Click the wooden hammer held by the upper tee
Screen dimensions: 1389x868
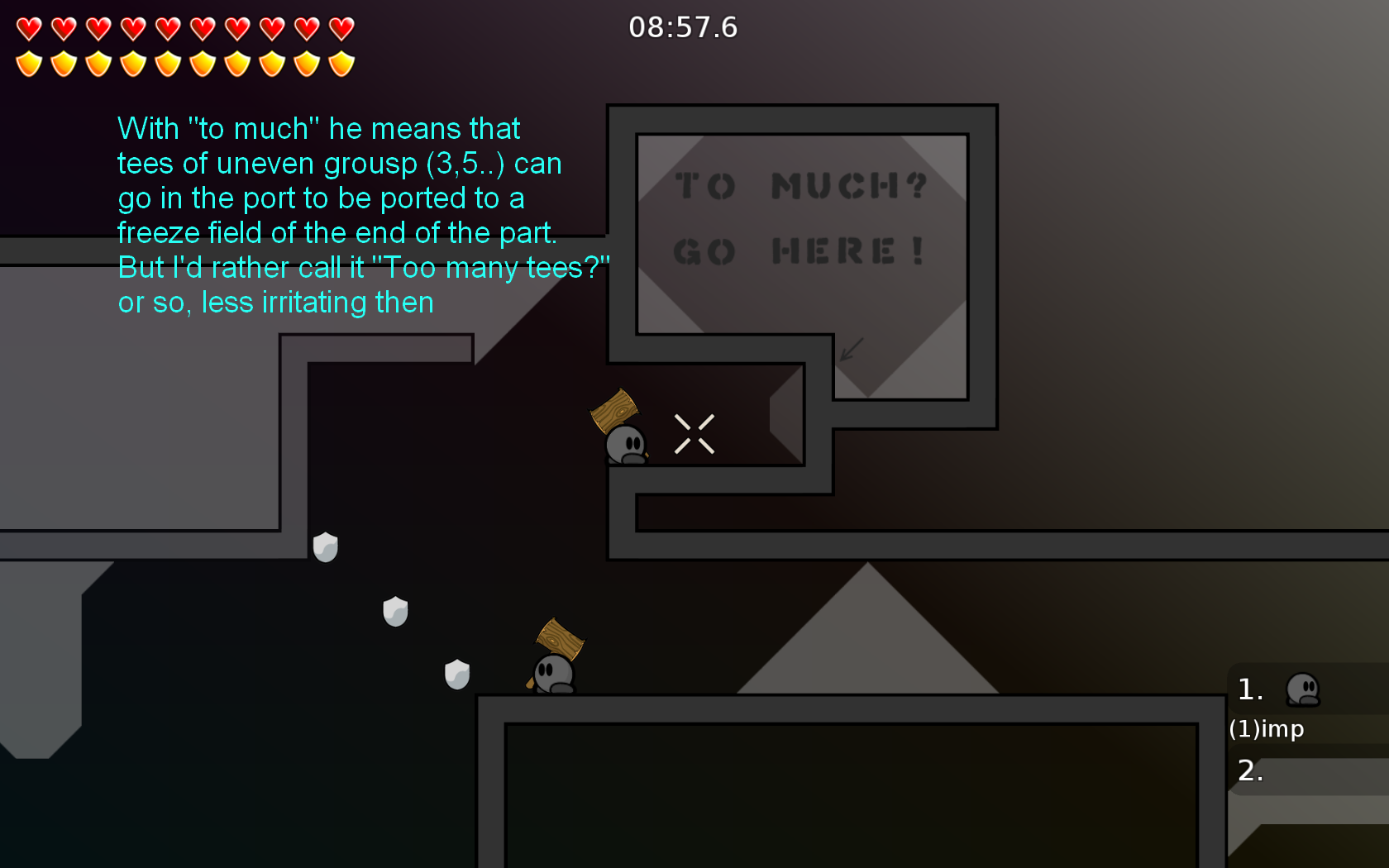coord(615,412)
